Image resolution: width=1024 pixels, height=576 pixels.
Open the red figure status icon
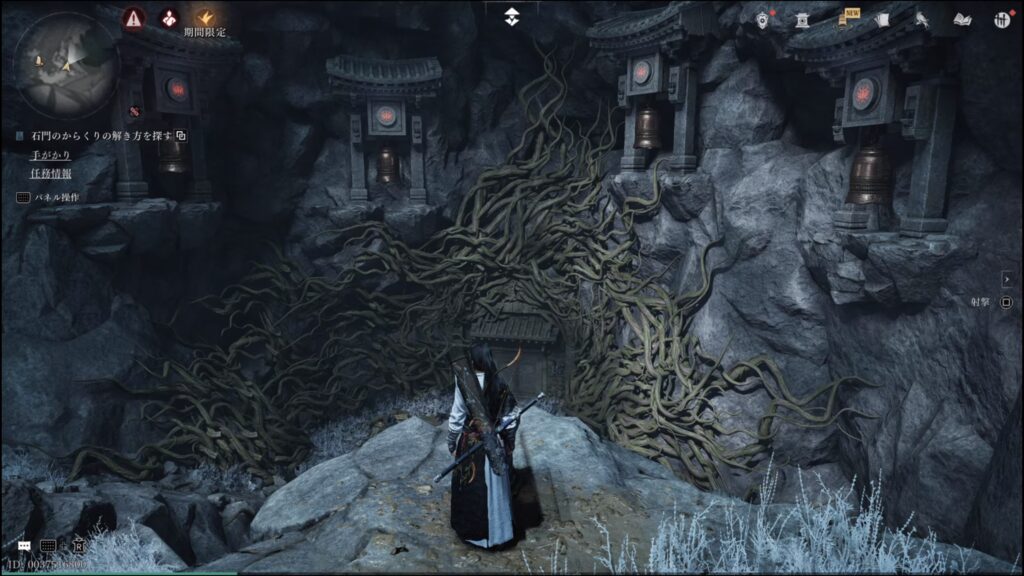pos(170,17)
